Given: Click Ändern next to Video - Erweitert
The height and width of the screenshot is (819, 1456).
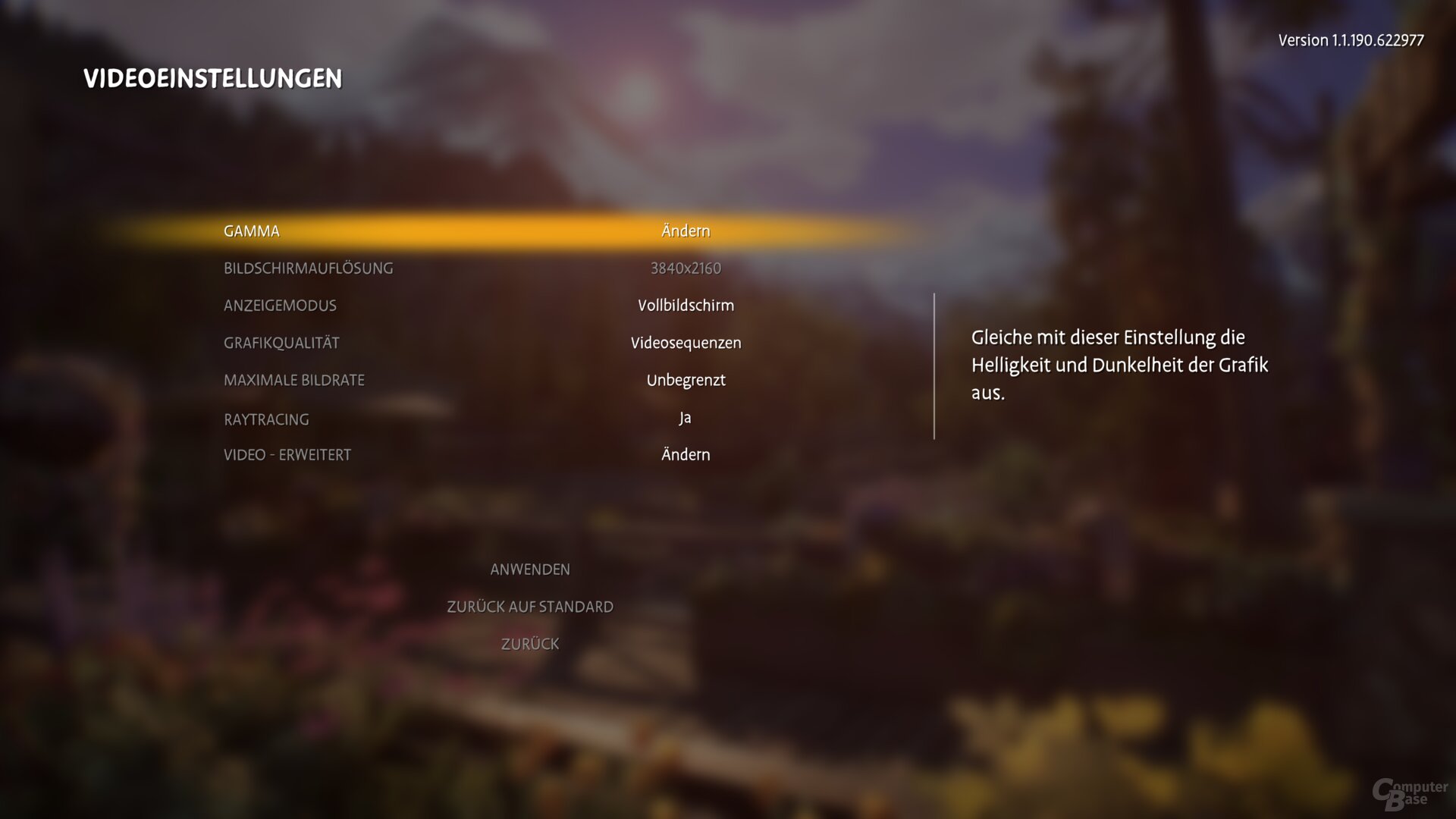Looking at the screenshot, I should point(685,454).
